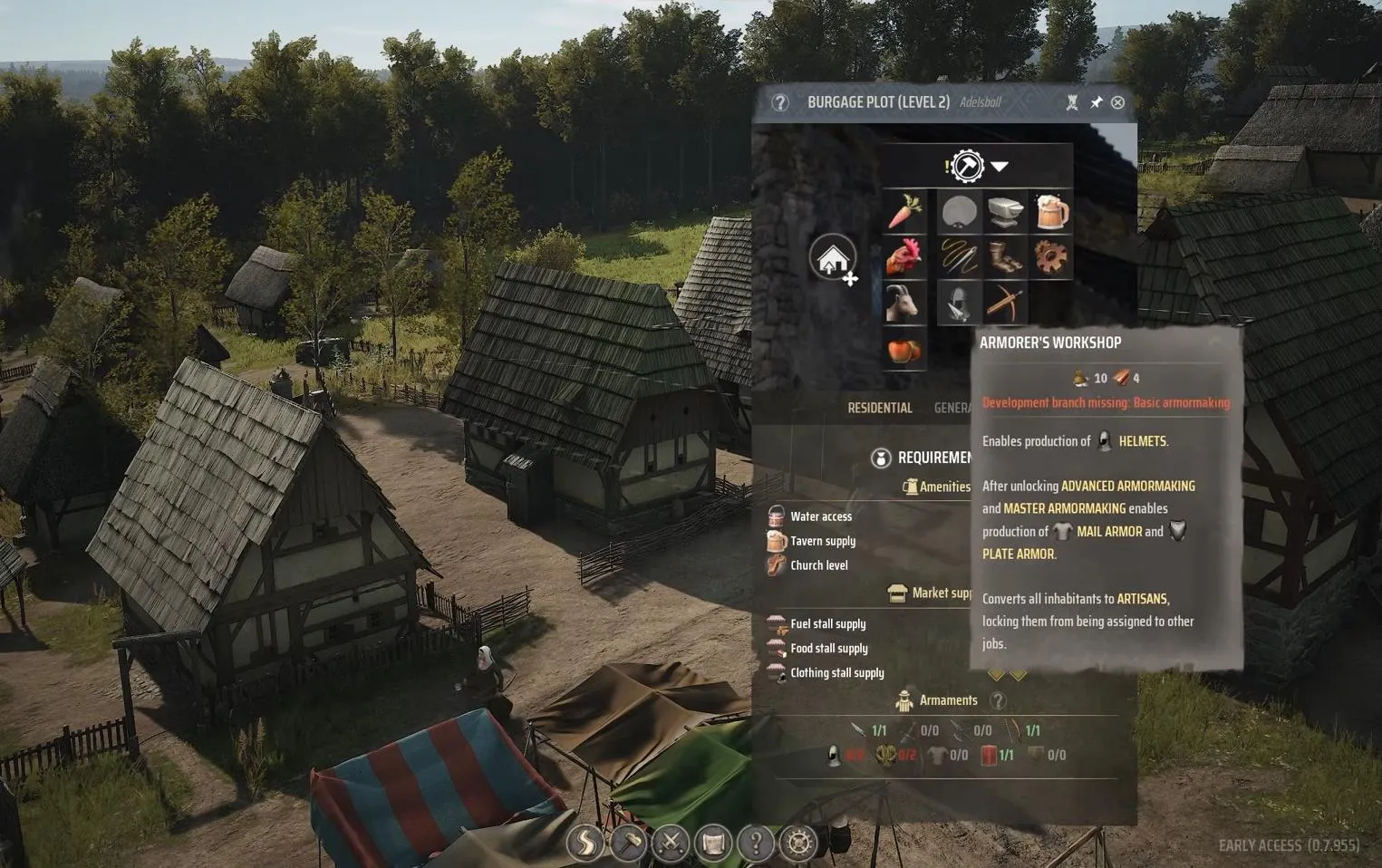This screenshot has height=868, width=1382.
Task: Choose the carrot vegetable garden extension
Action: coord(904,212)
